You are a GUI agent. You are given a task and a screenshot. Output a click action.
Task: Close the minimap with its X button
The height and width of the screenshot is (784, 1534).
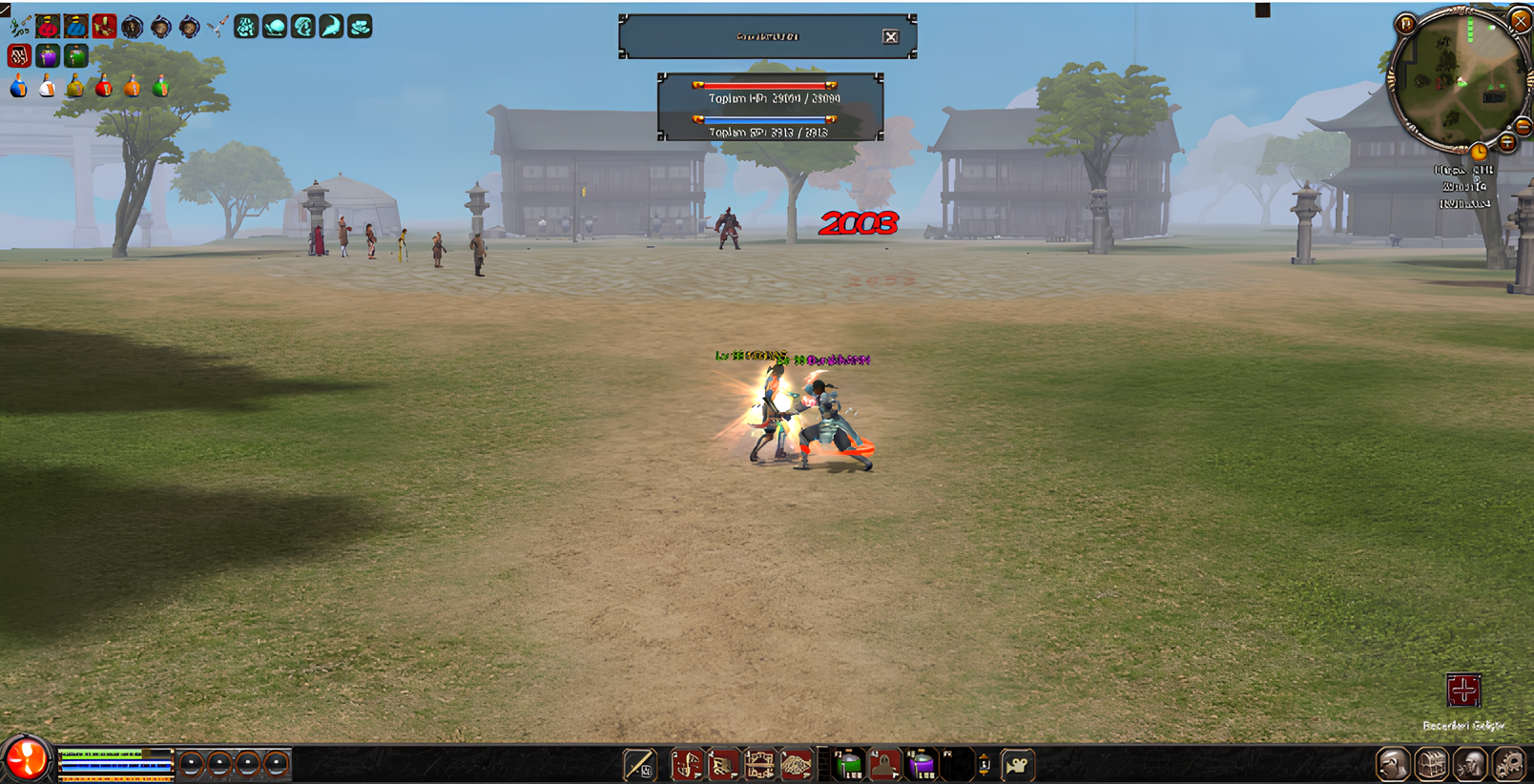click(x=1519, y=19)
